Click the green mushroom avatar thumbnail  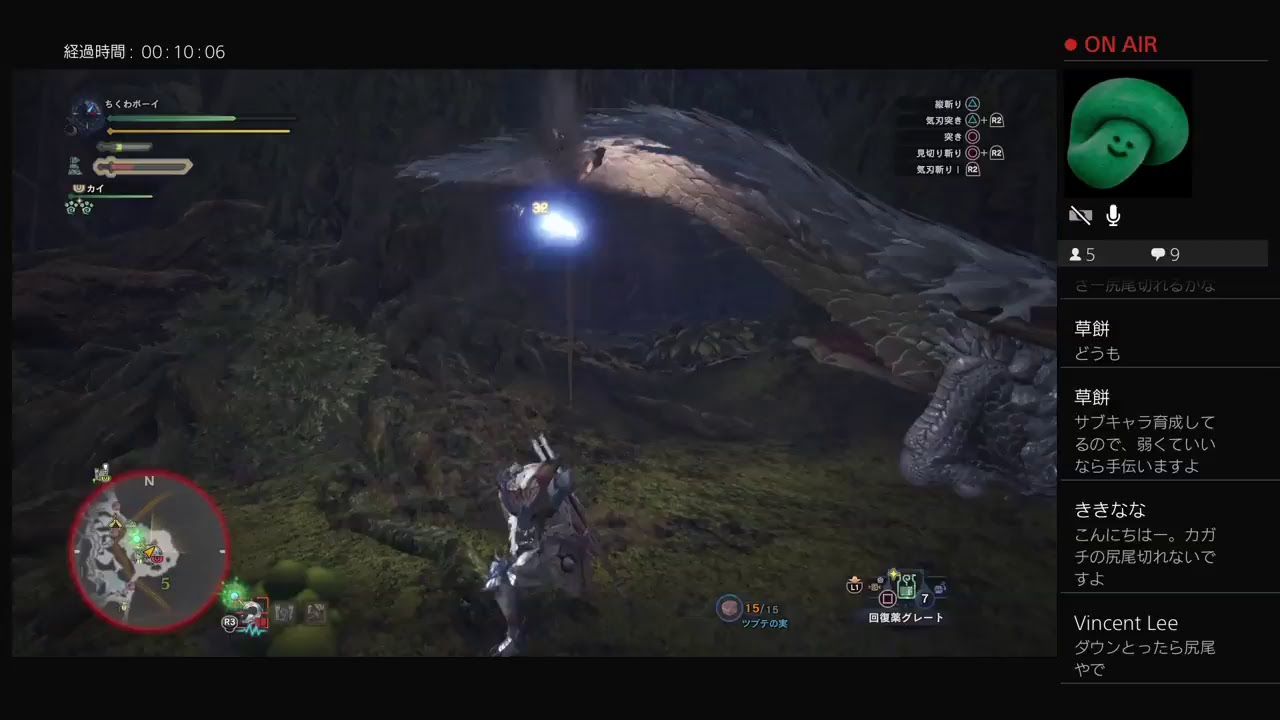pyautogui.click(x=1128, y=133)
